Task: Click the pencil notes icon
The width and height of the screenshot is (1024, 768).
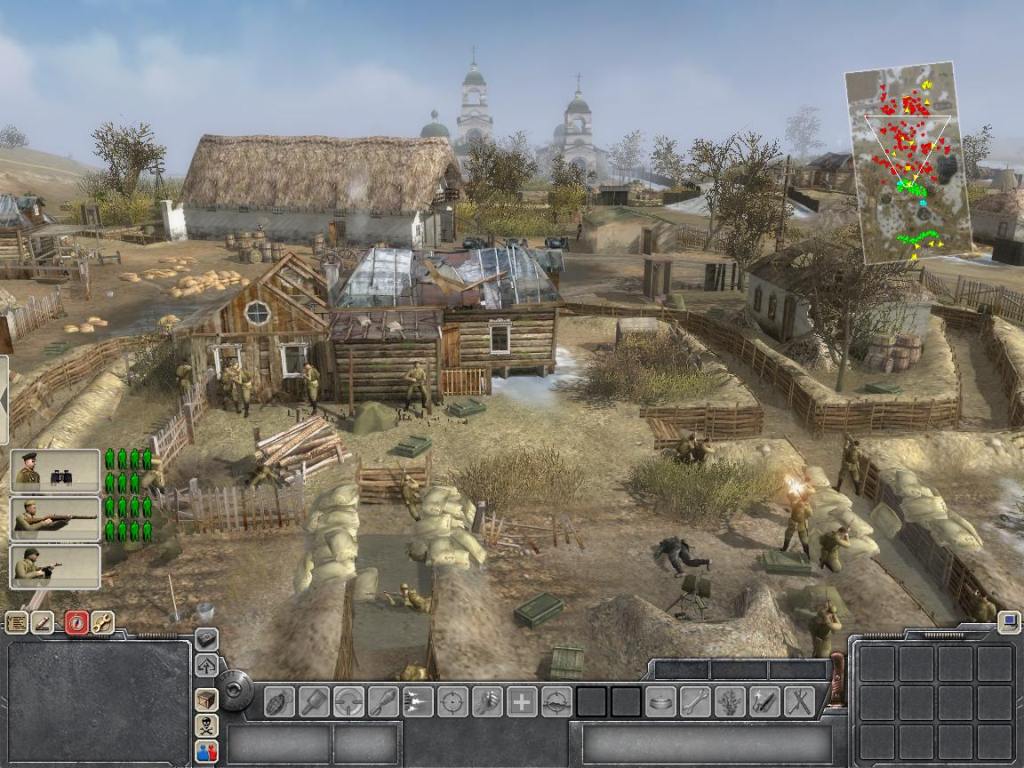Action: [x=43, y=622]
